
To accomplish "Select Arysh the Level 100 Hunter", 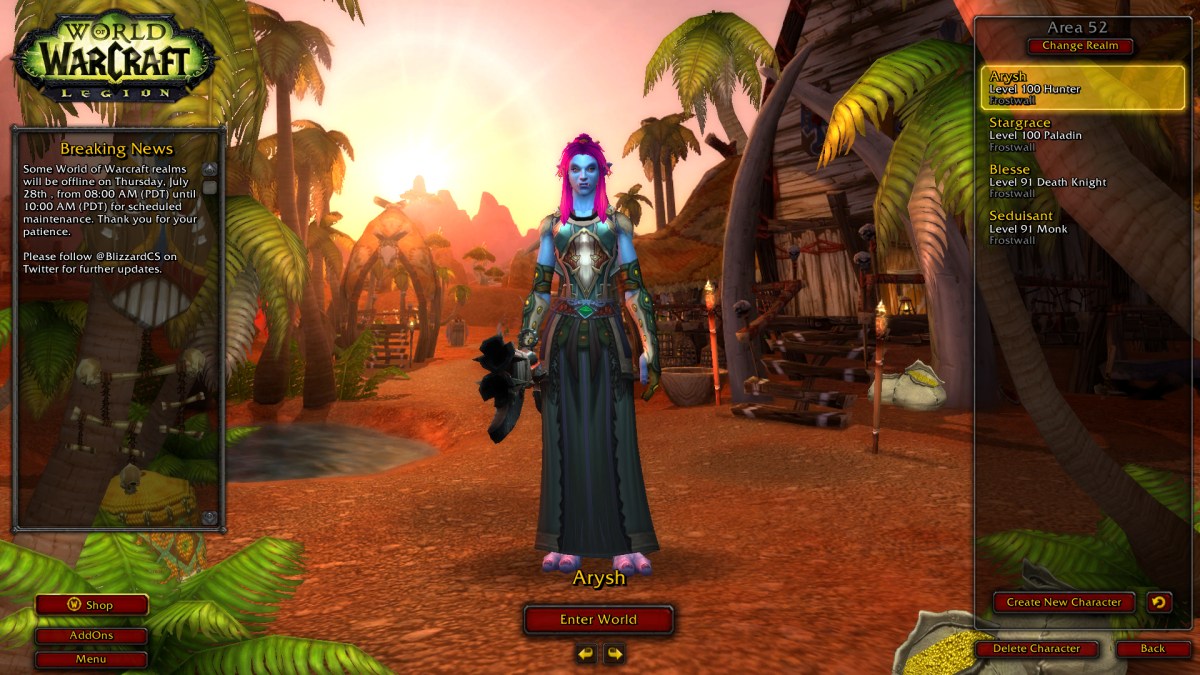I will pos(1083,88).
